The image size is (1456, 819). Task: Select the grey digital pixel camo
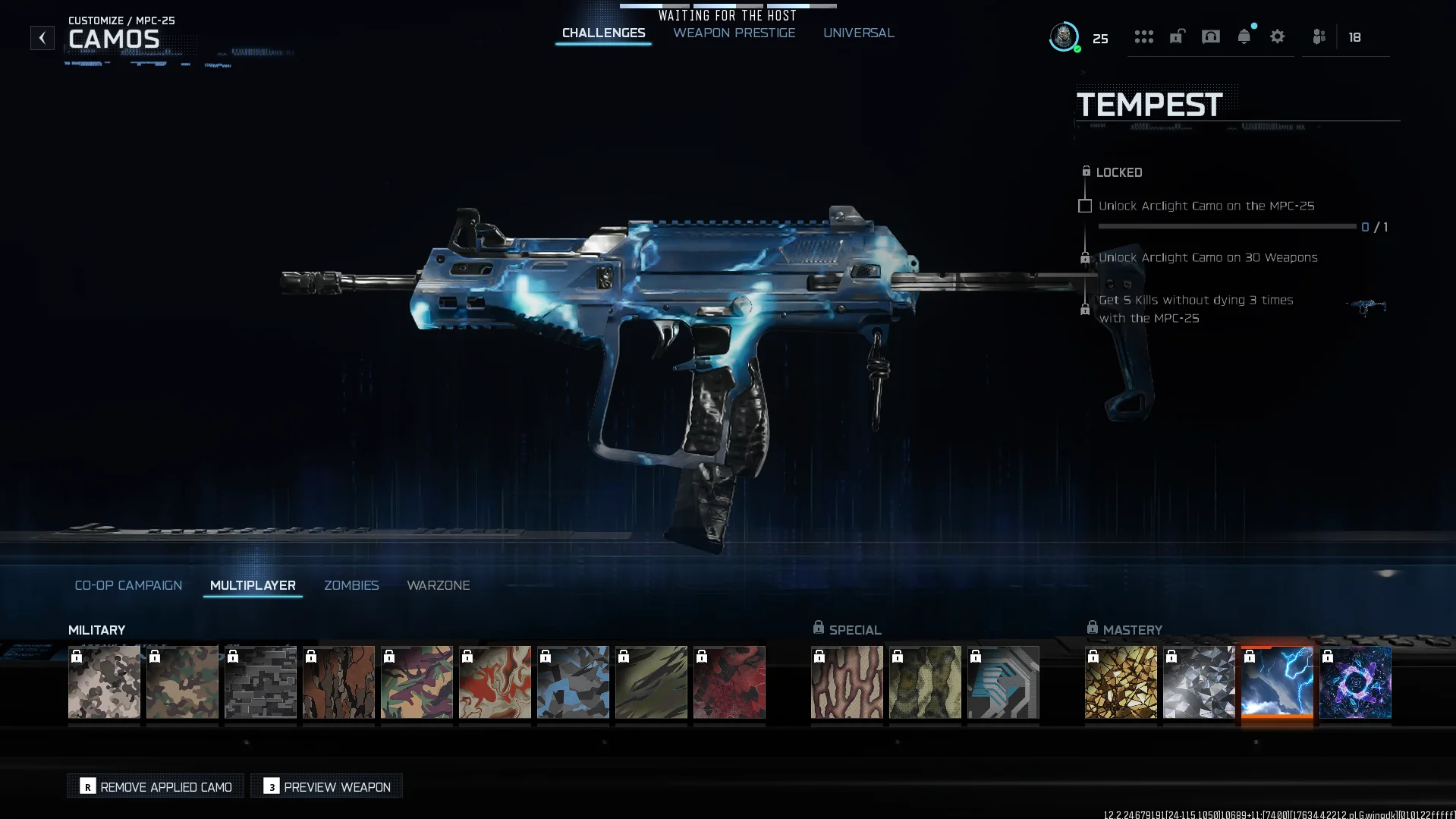point(260,682)
